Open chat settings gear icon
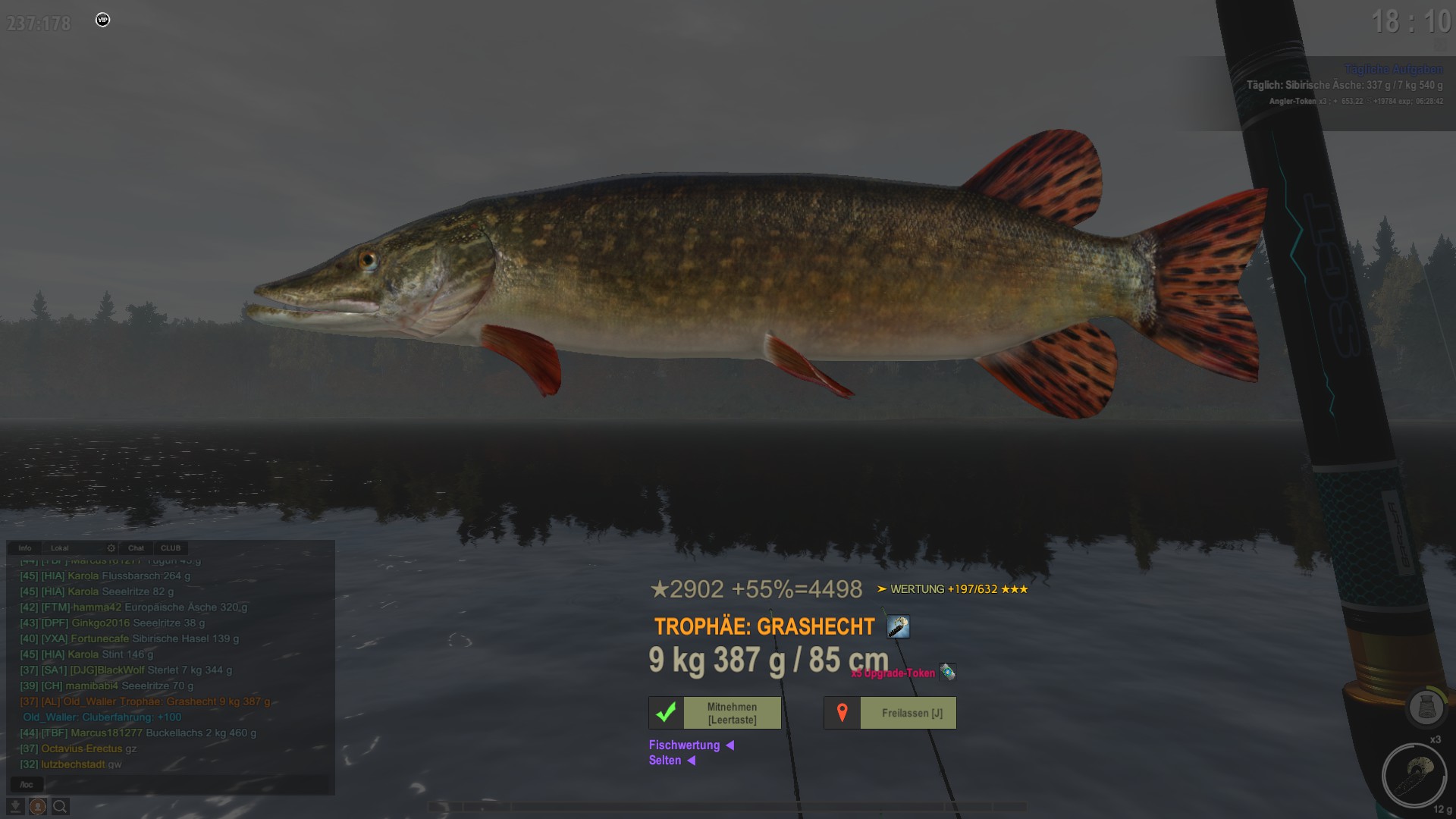 tap(111, 548)
